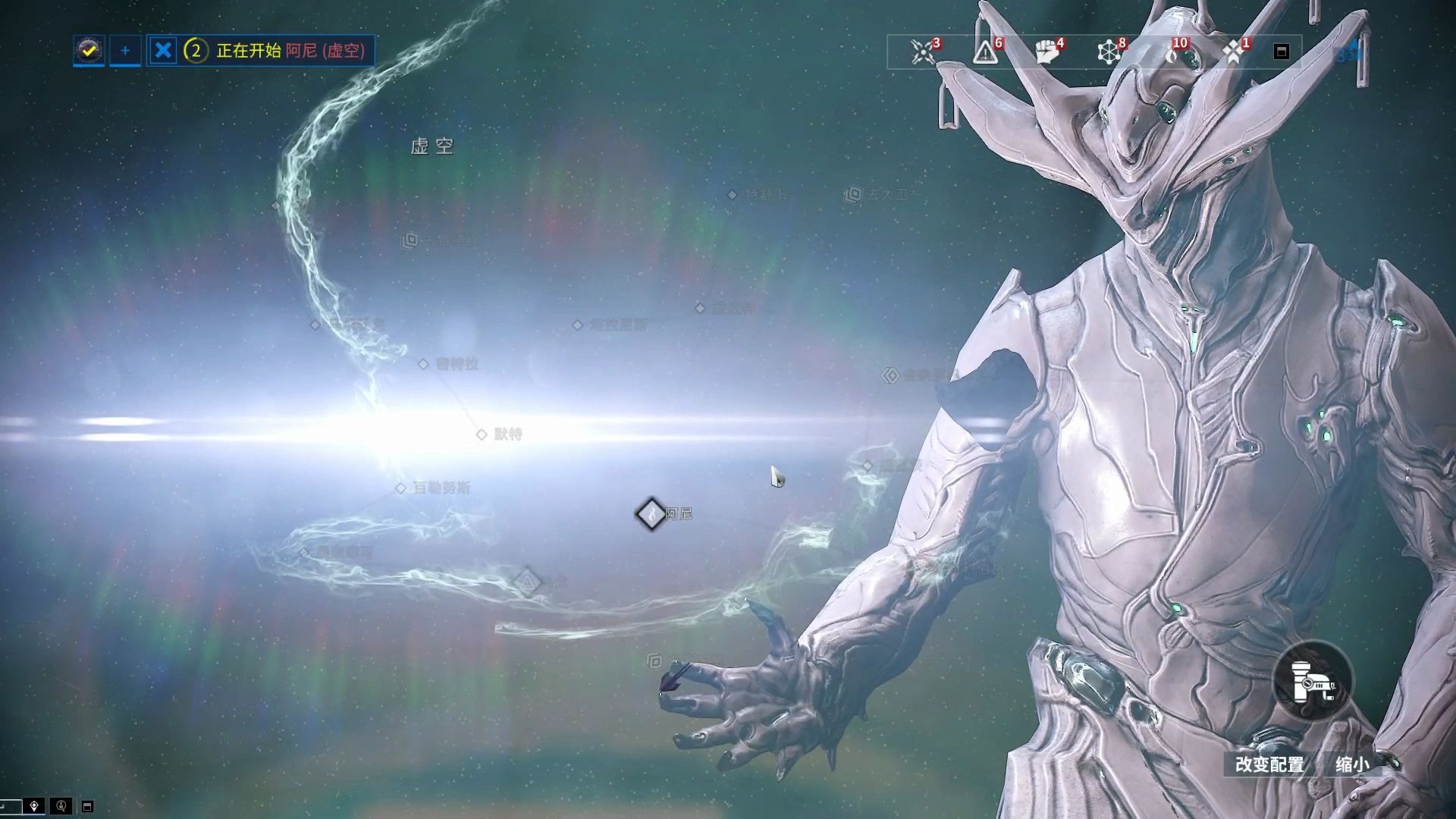
Task: Open the warning triangle icon showing 6
Action: coord(986,52)
